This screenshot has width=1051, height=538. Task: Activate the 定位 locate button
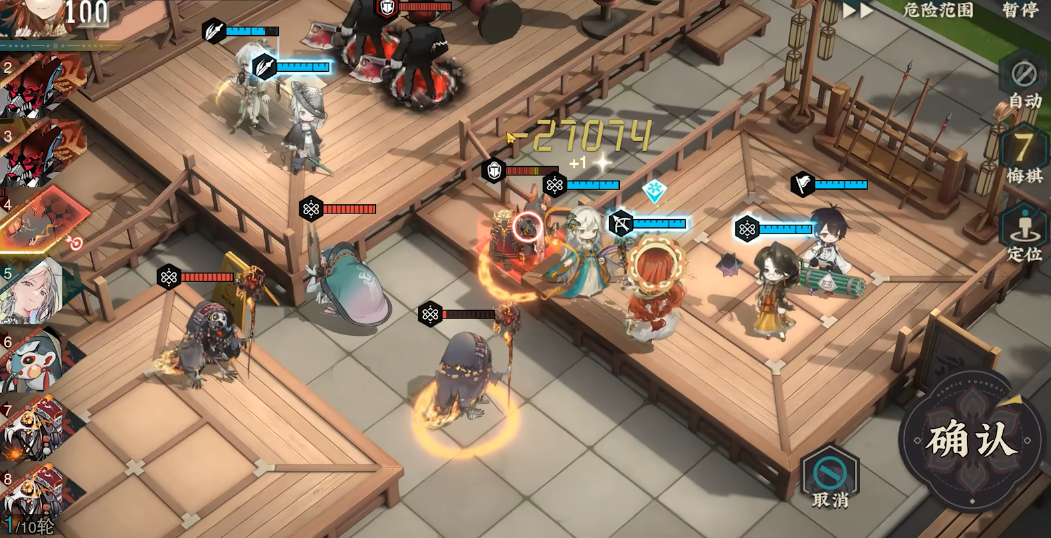[1023, 232]
